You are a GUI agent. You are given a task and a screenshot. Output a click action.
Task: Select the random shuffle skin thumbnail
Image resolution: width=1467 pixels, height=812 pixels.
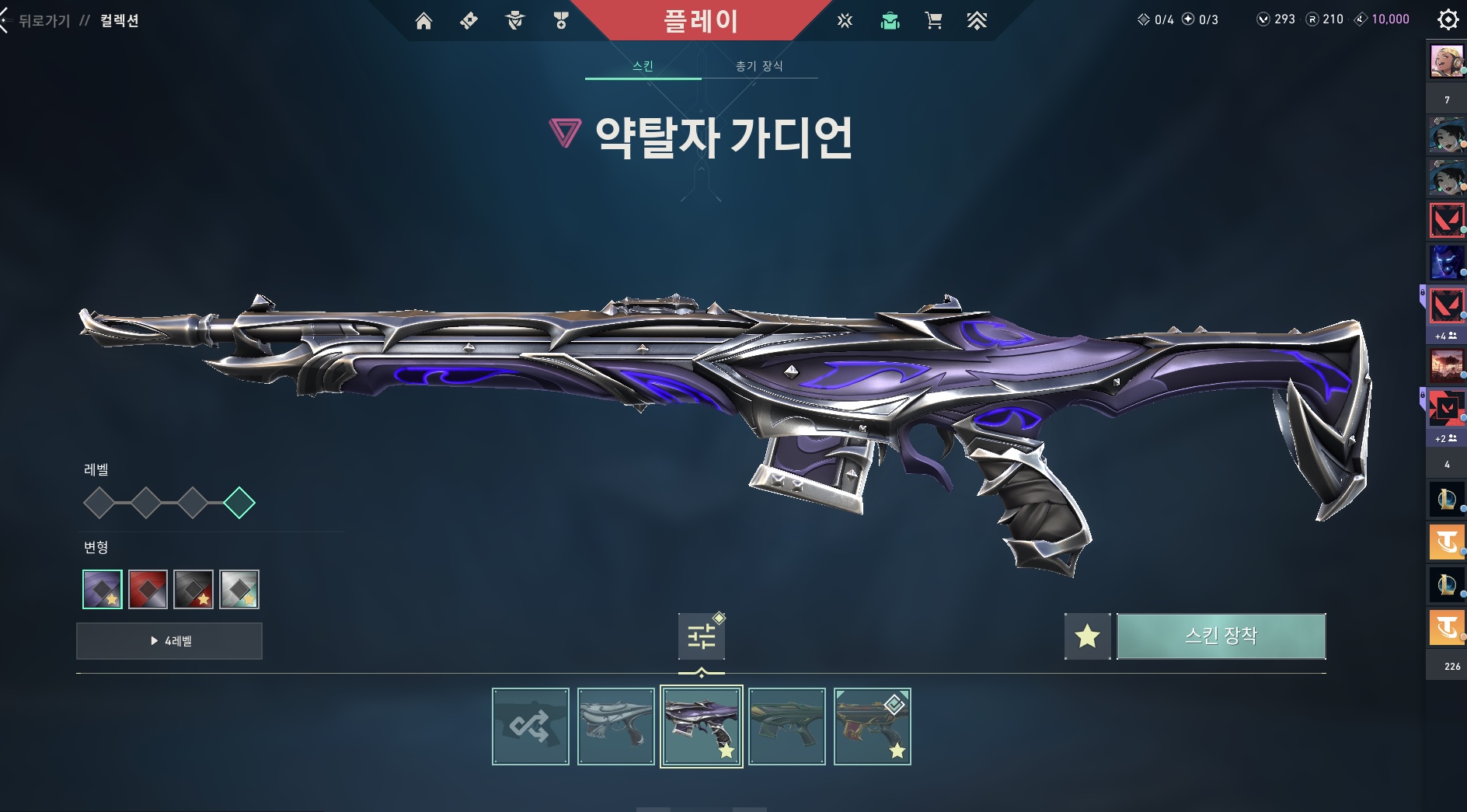click(x=531, y=727)
